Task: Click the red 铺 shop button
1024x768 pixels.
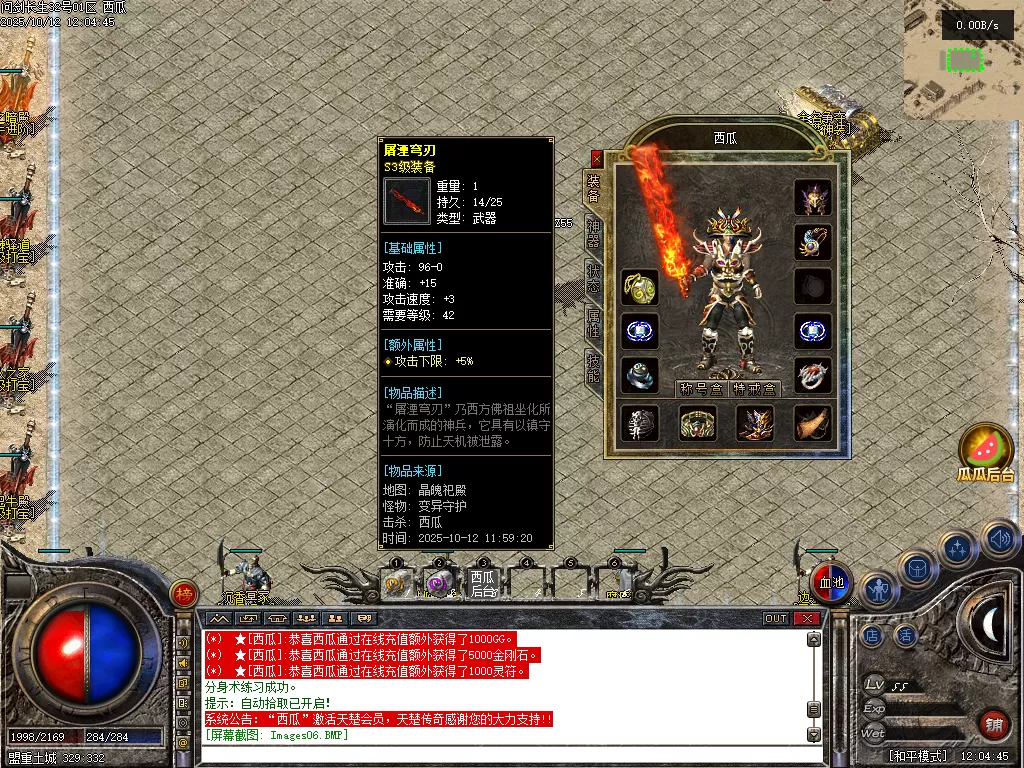Action: click(993, 723)
